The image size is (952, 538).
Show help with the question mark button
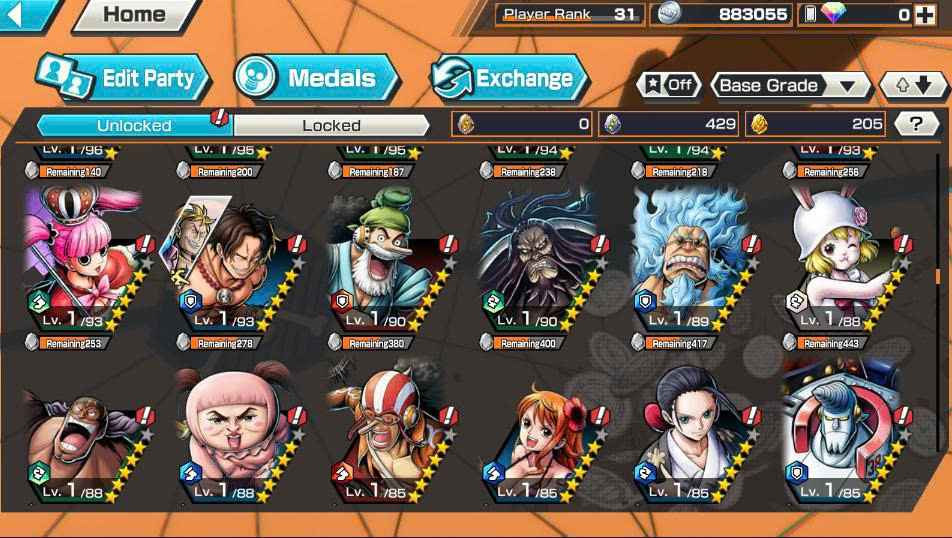tap(916, 123)
